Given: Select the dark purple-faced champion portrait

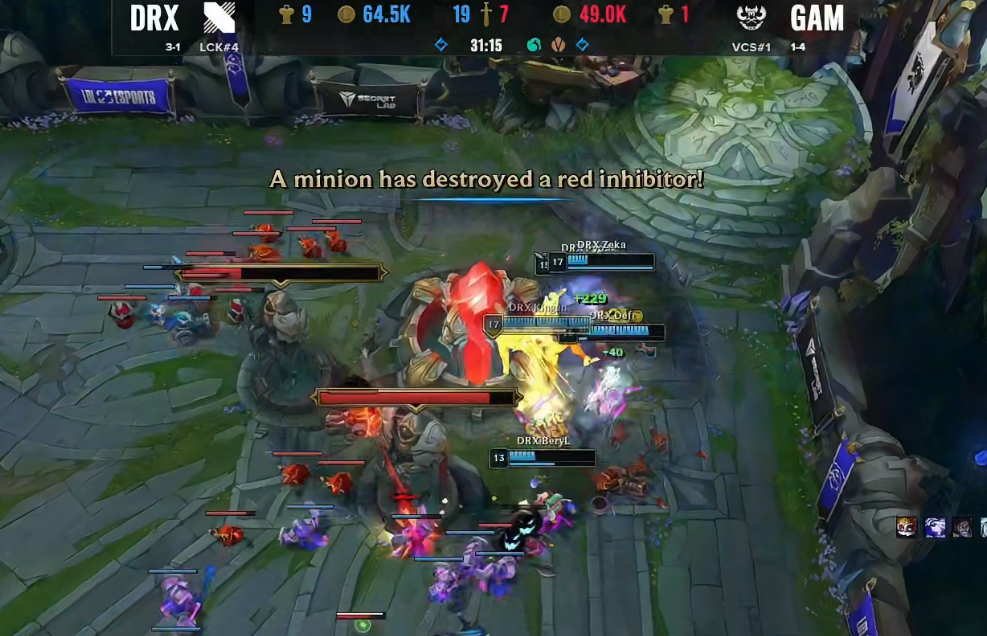Looking at the screenshot, I should tap(962, 527).
